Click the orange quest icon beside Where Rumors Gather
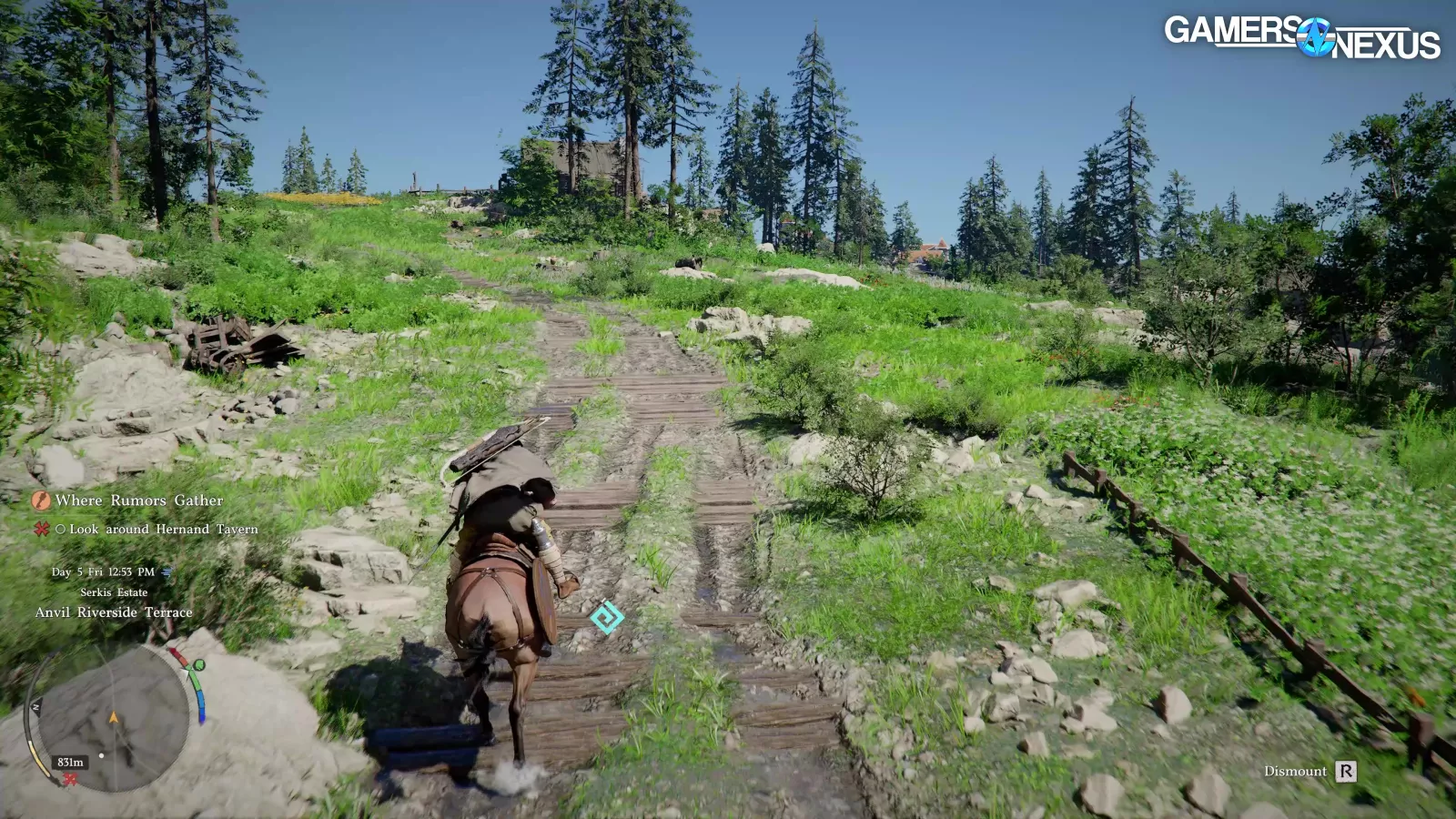This screenshot has width=1456, height=819. click(41, 500)
